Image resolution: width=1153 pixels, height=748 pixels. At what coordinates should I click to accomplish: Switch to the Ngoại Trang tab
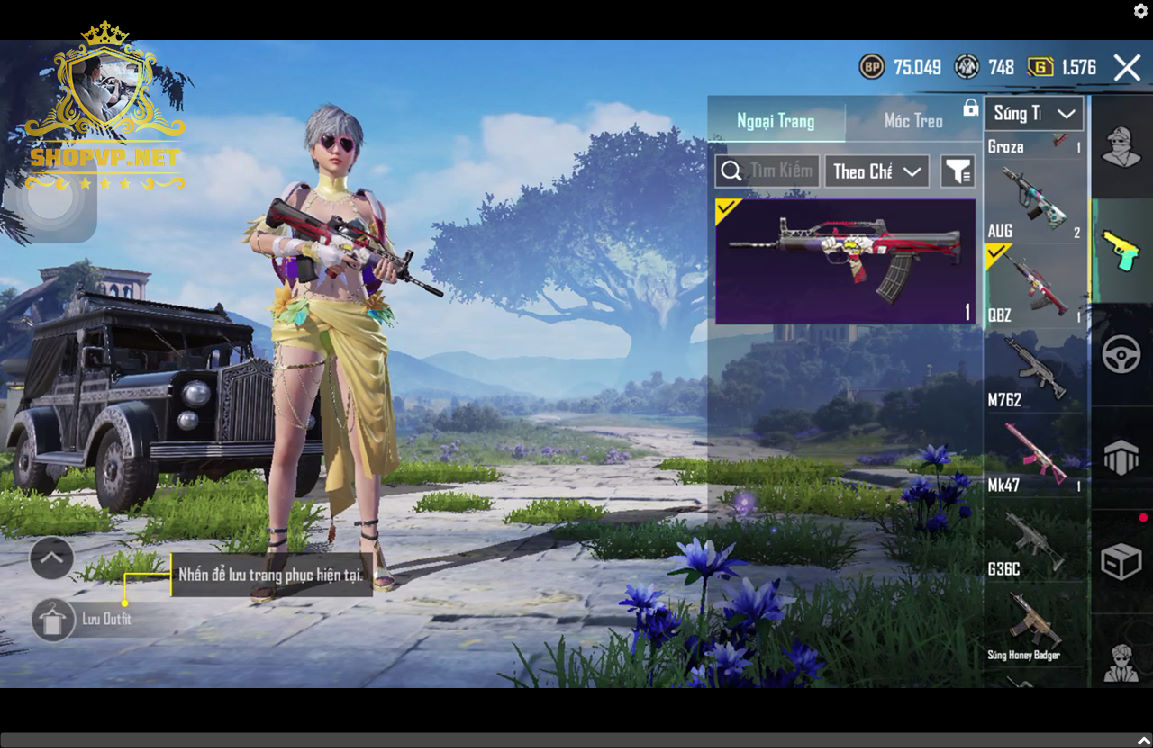pyautogui.click(x=776, y=121)
